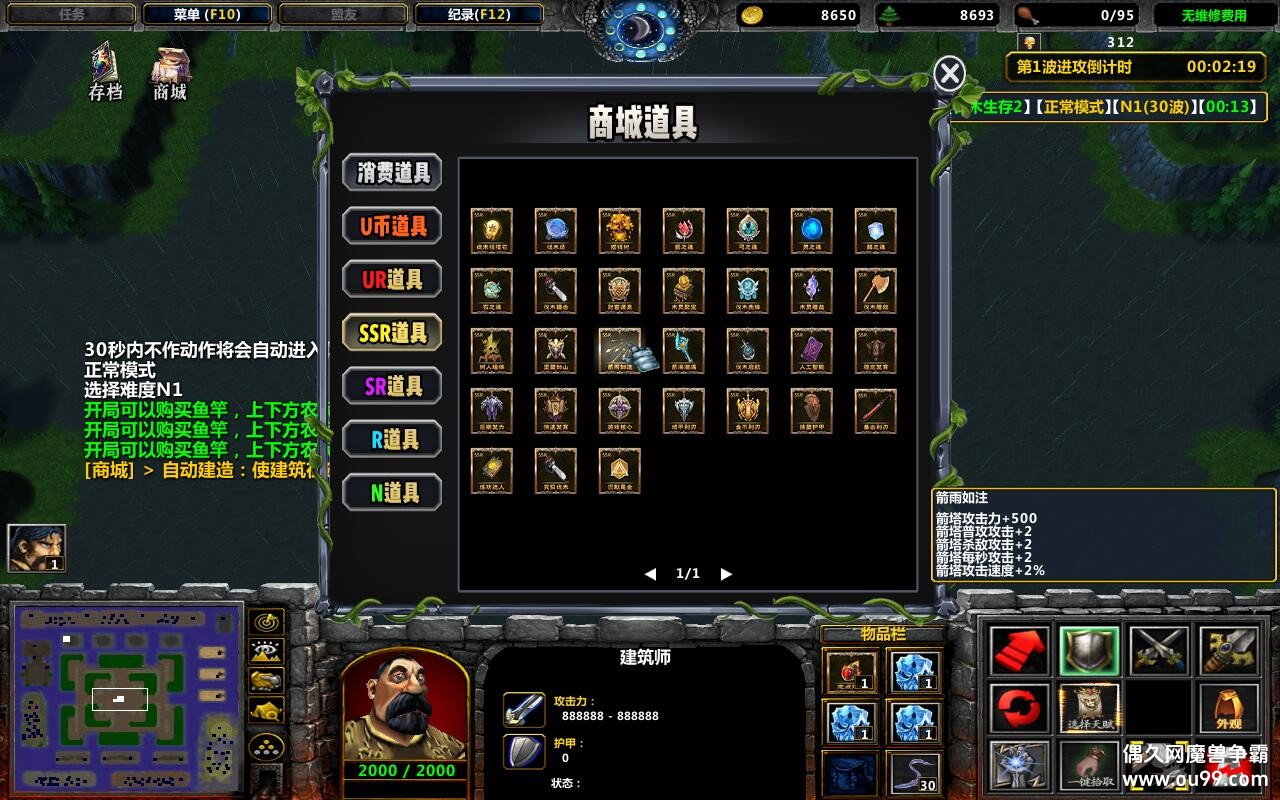Open the 存档 save icon

pos(106,70)
